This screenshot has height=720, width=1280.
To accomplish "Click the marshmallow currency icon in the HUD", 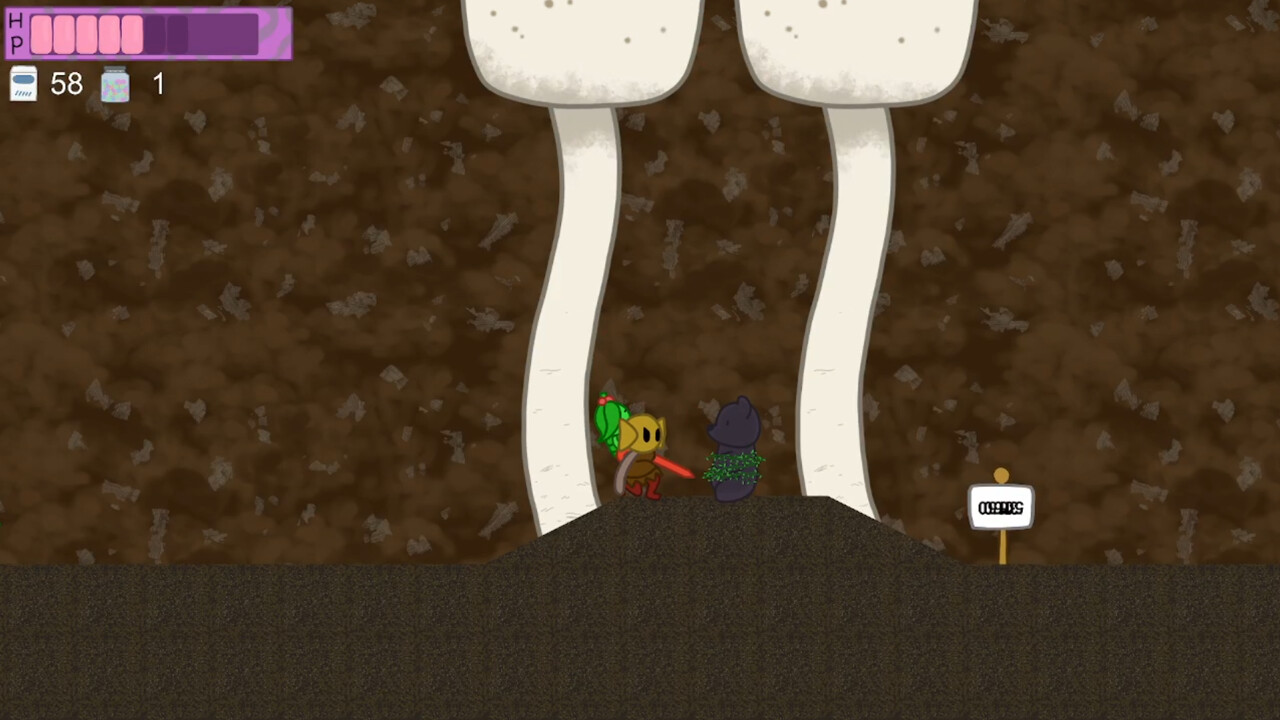I will click(22, 84).
